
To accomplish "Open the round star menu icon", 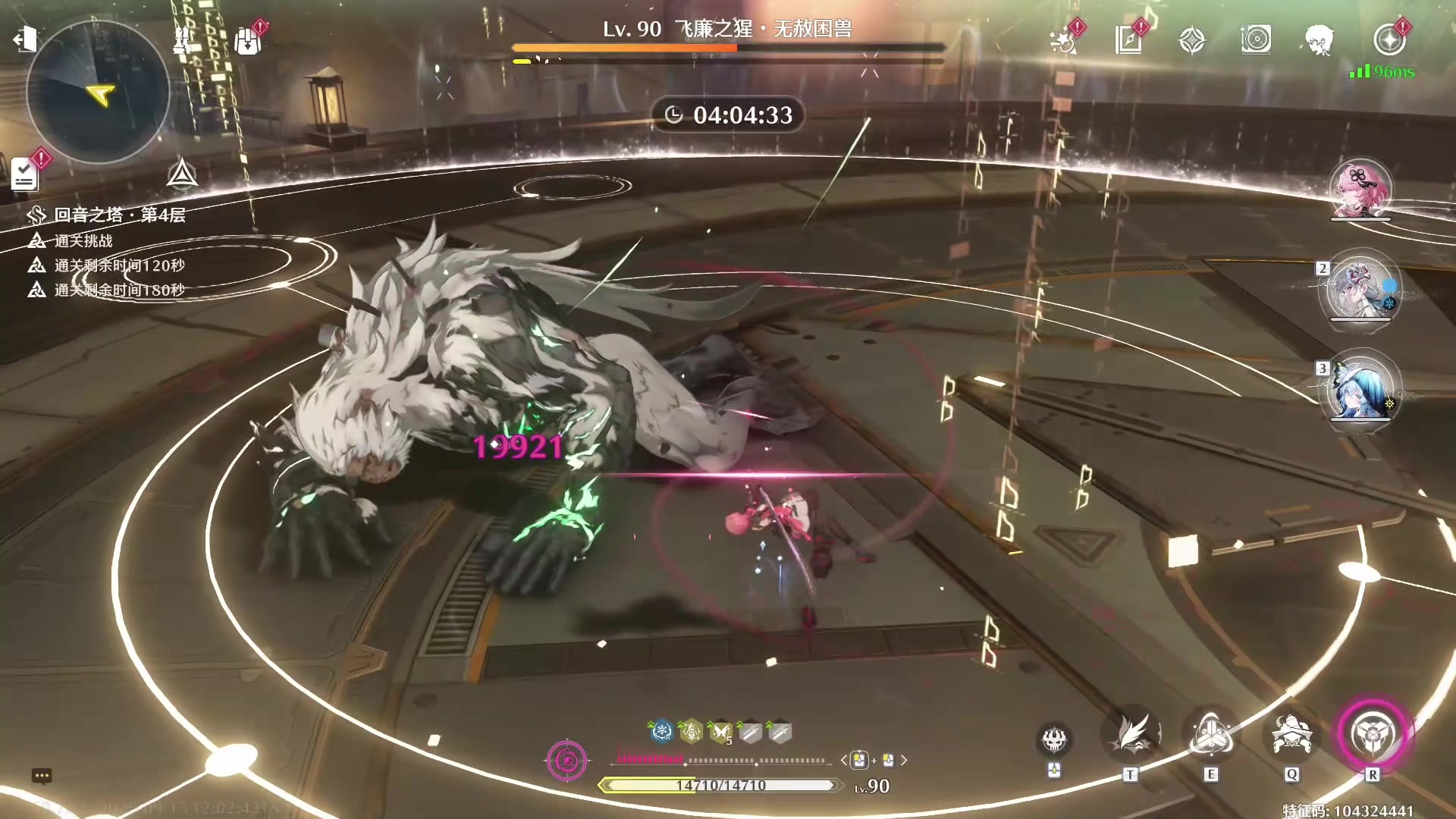I will (1389, 40).
